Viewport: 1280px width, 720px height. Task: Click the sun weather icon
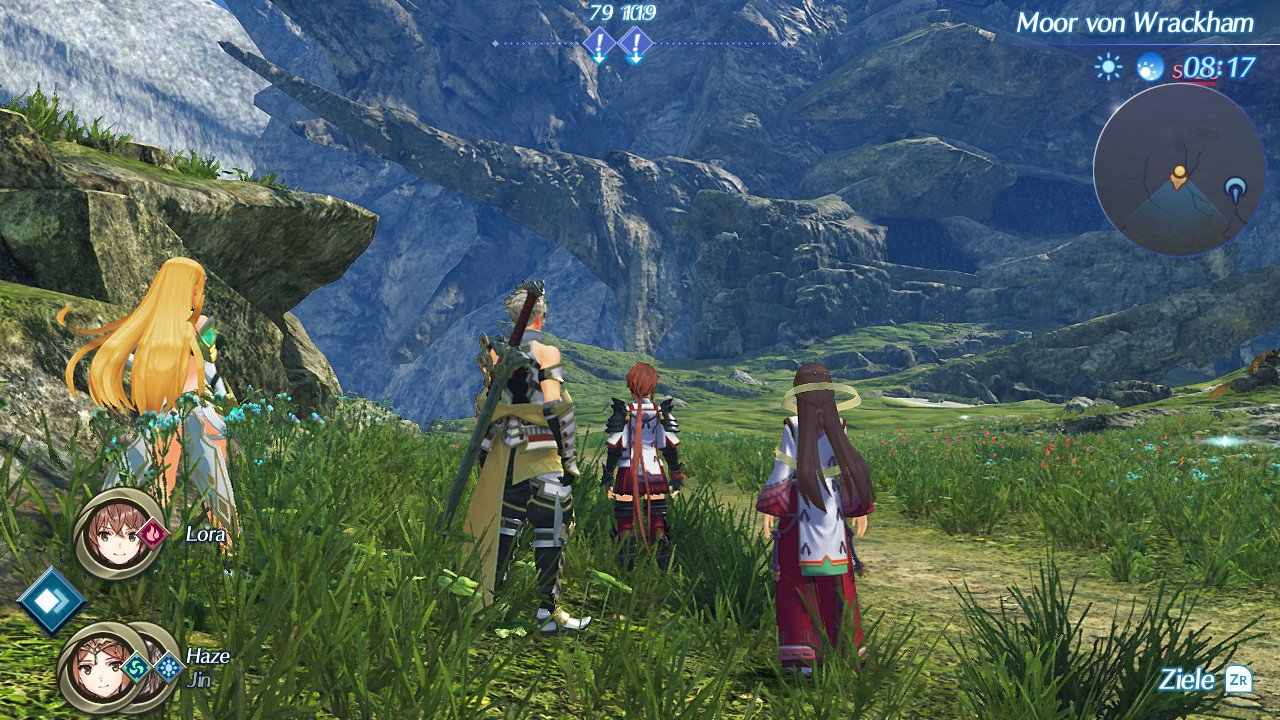click(x=1108, y=67)
